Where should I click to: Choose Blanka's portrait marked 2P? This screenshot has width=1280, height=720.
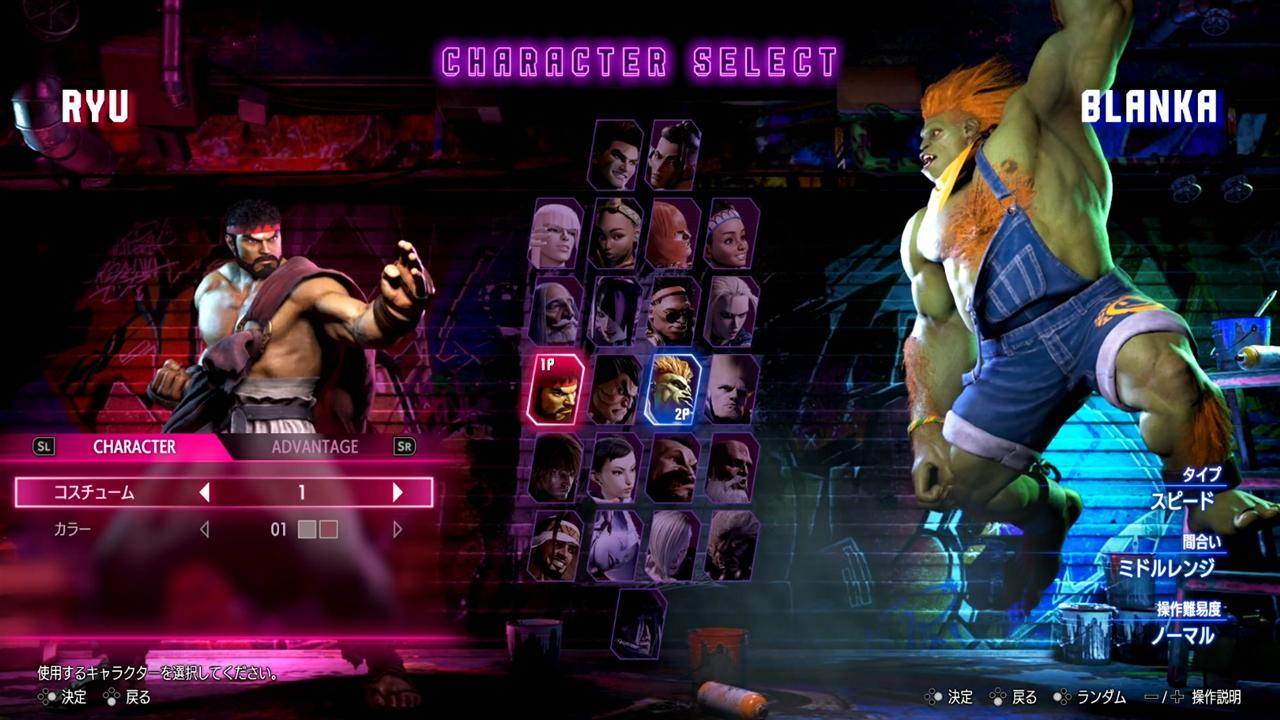coord(673,389)
